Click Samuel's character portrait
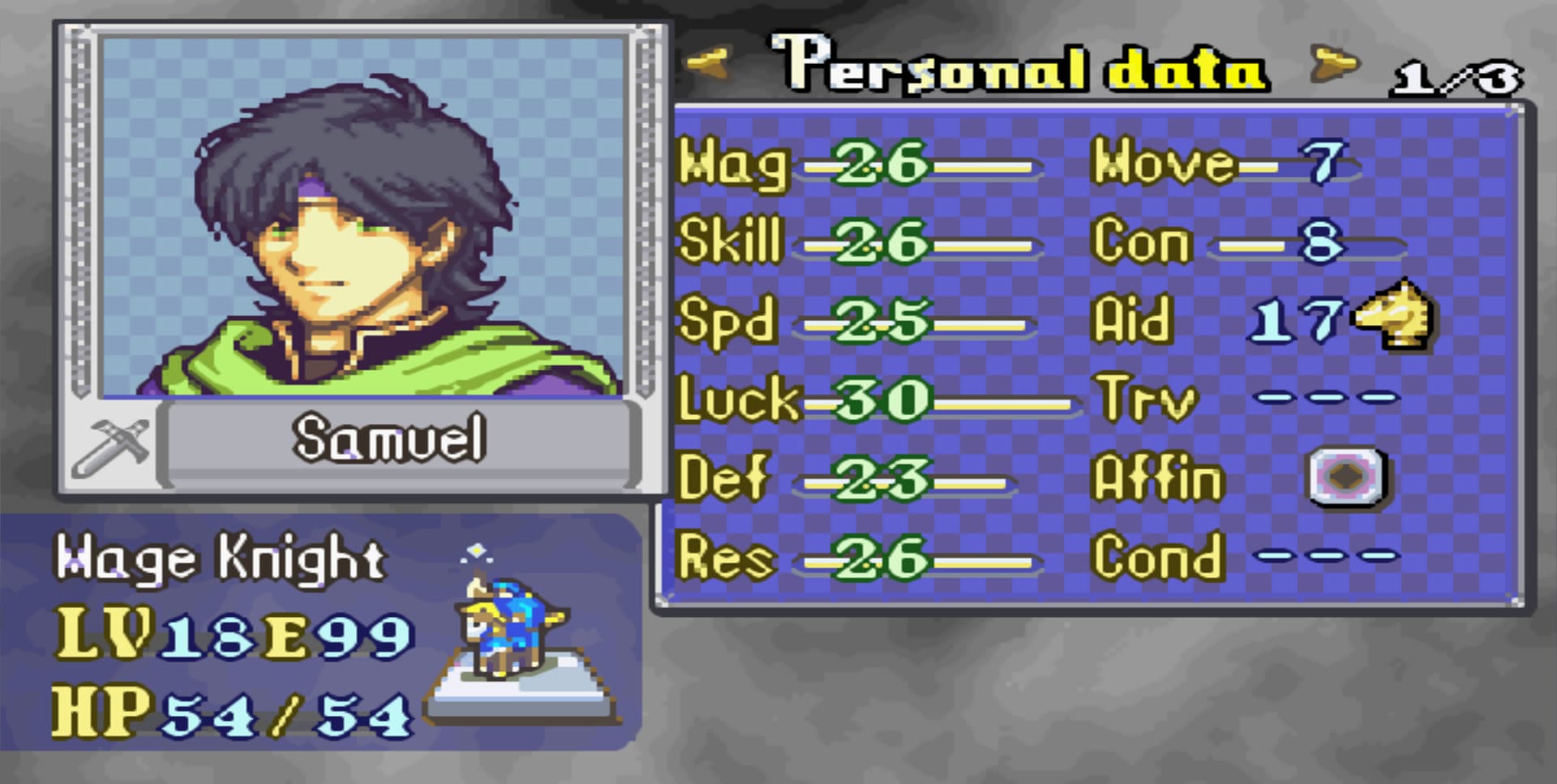 [x=362, y=217]
